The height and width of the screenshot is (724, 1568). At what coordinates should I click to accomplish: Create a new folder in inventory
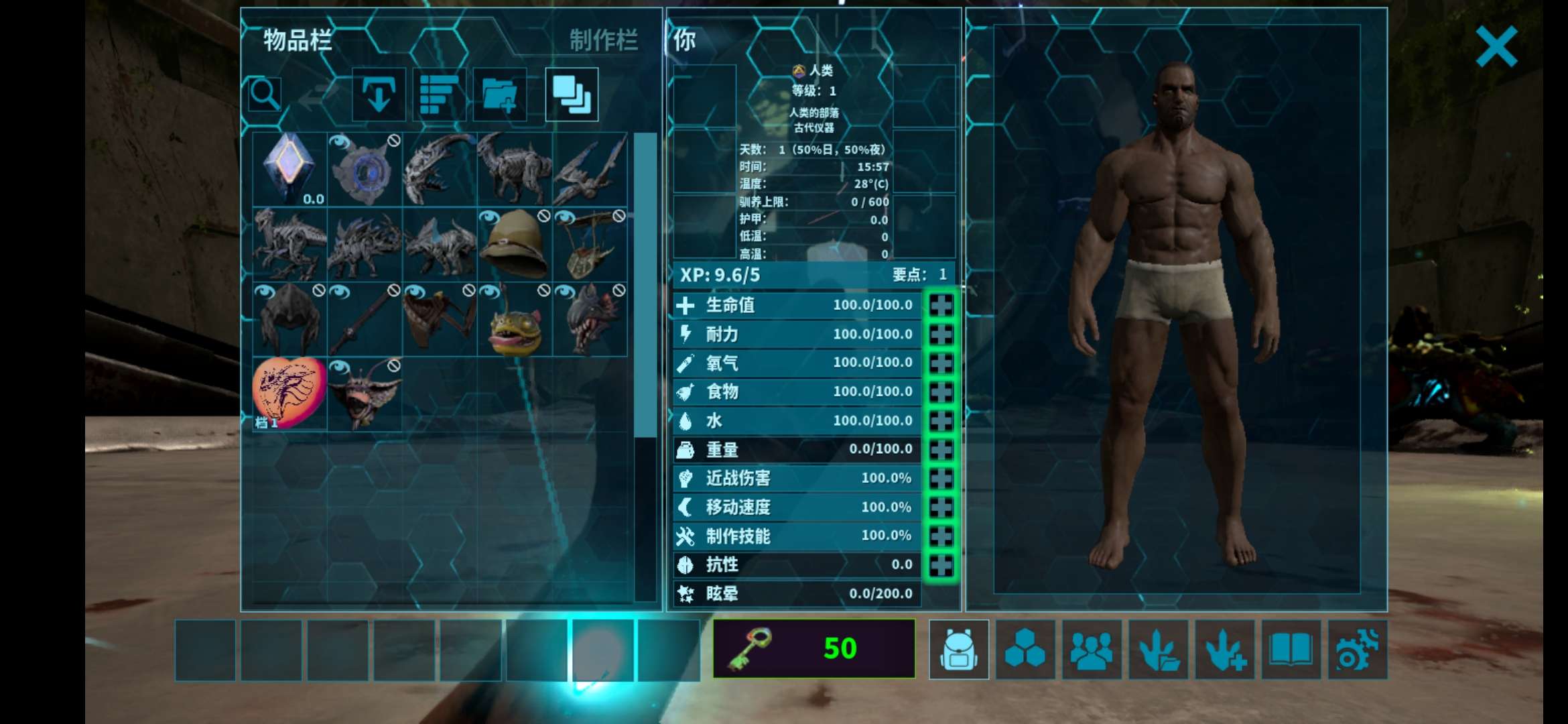coord(499,95)
